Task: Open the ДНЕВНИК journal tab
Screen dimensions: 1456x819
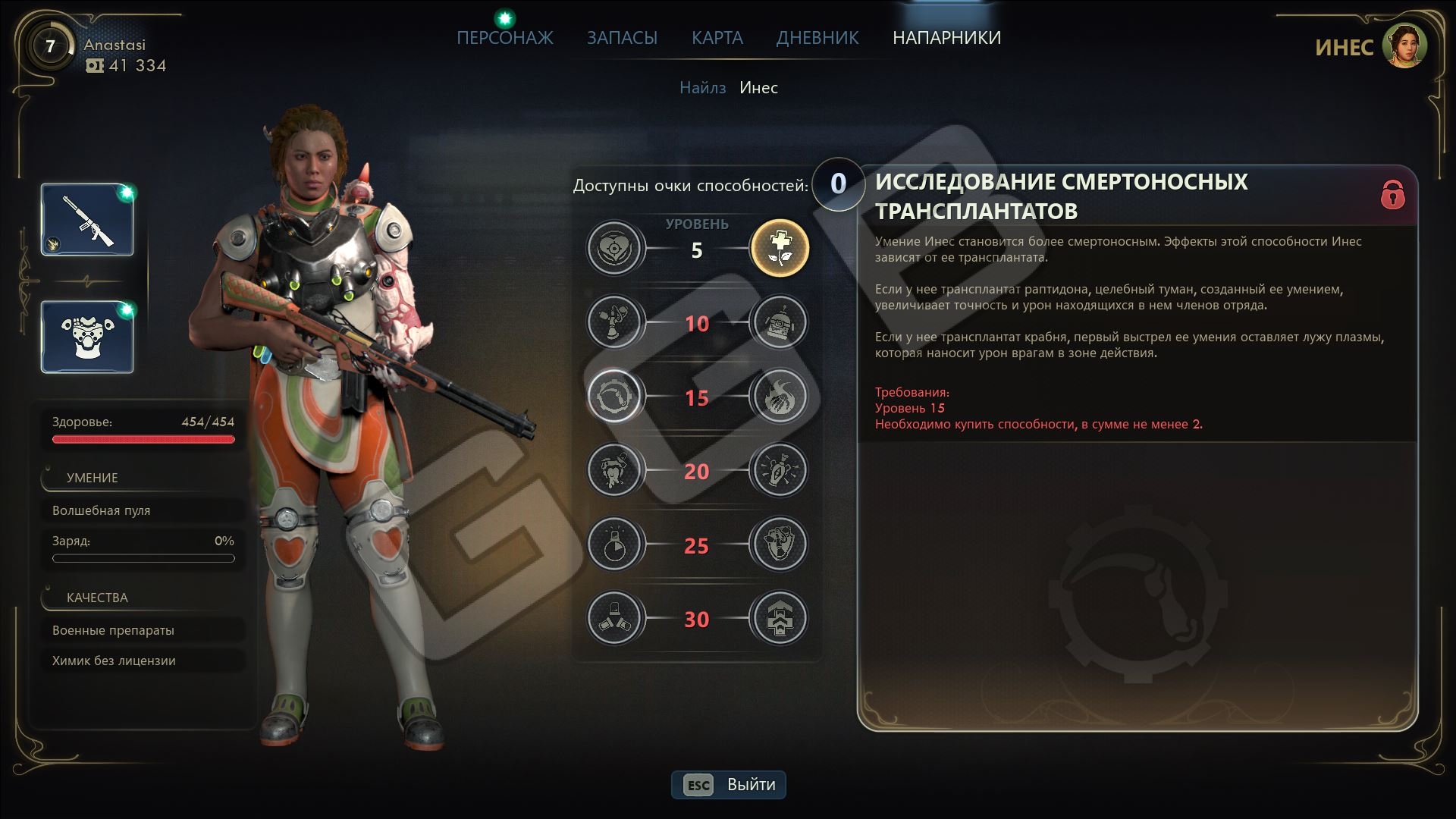Action: tap(817, 38)
